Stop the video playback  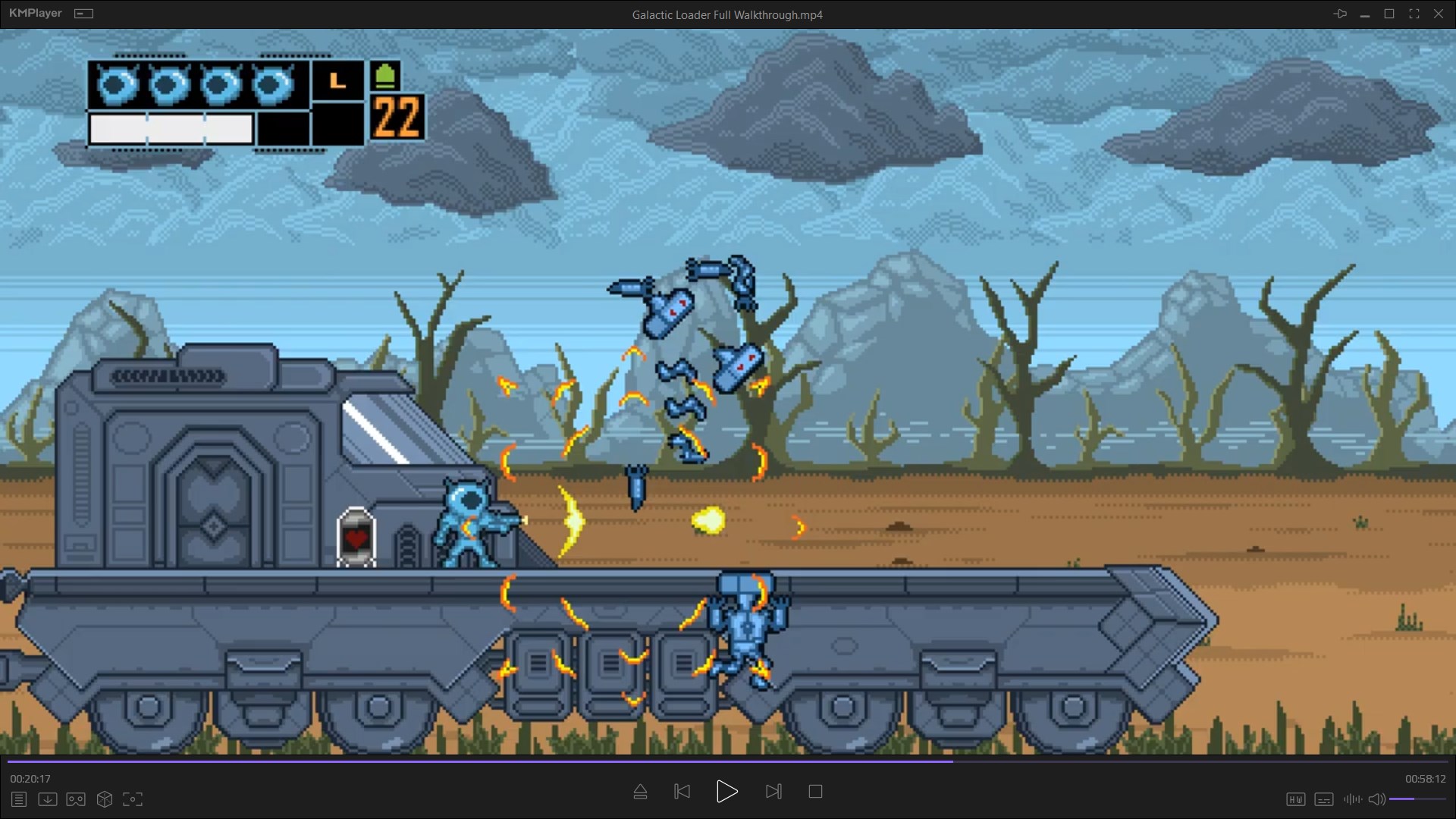(x=815, y=791)
